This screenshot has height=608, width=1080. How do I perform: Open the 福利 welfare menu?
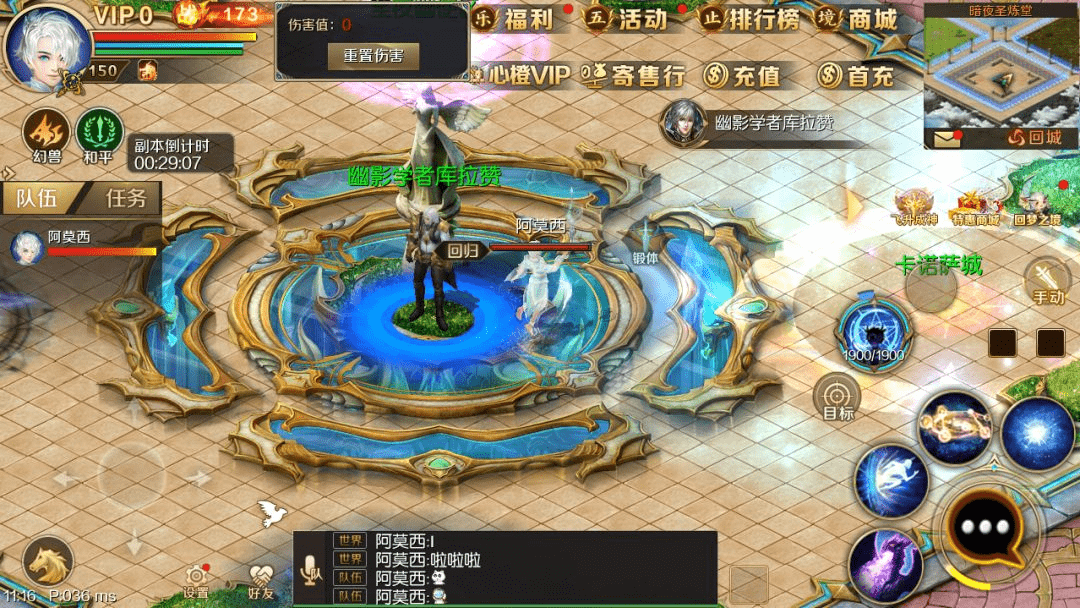(515, 20)
